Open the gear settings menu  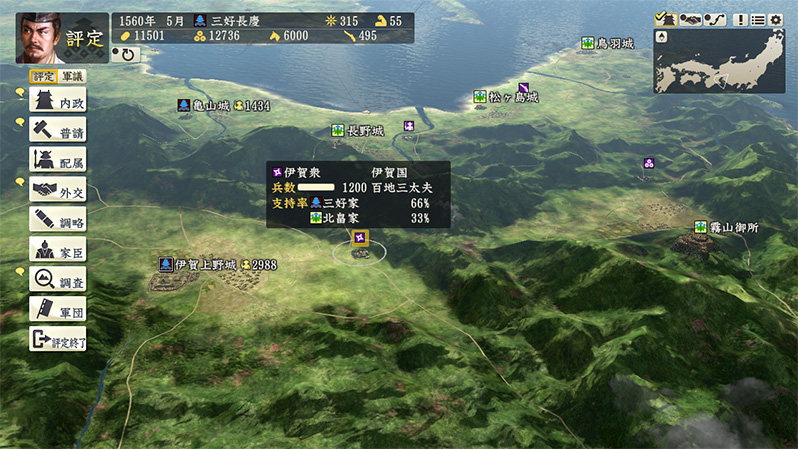[776, 19]
